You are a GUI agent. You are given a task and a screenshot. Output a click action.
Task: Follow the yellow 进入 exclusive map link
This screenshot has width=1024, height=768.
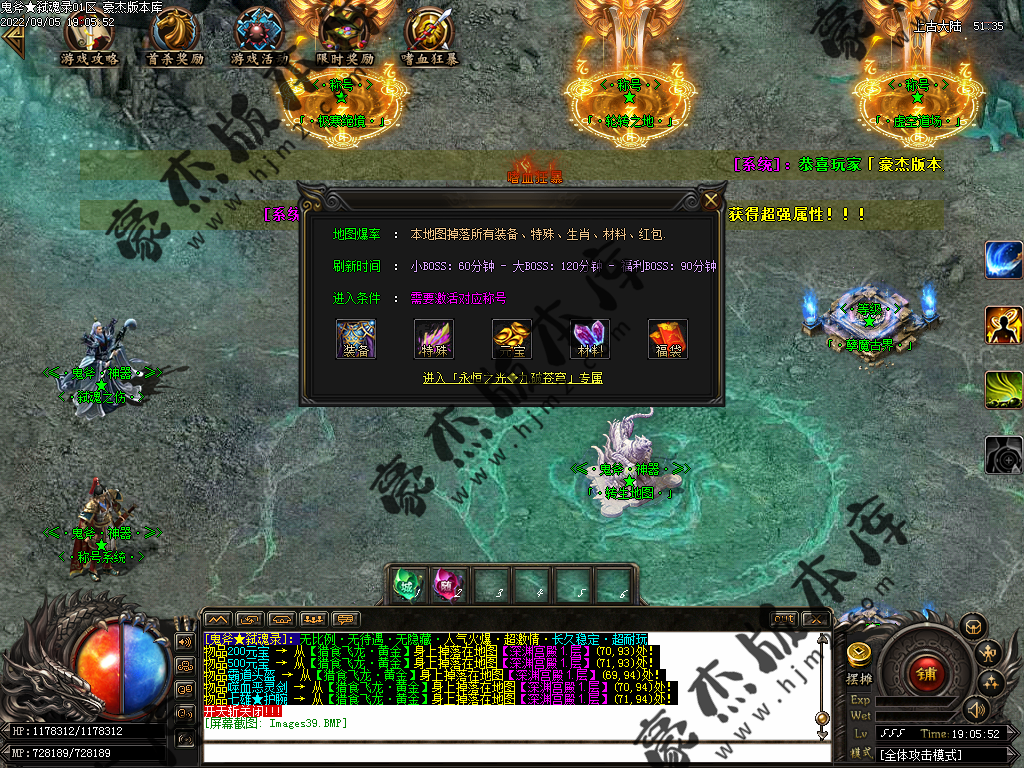tap(512, 378)
